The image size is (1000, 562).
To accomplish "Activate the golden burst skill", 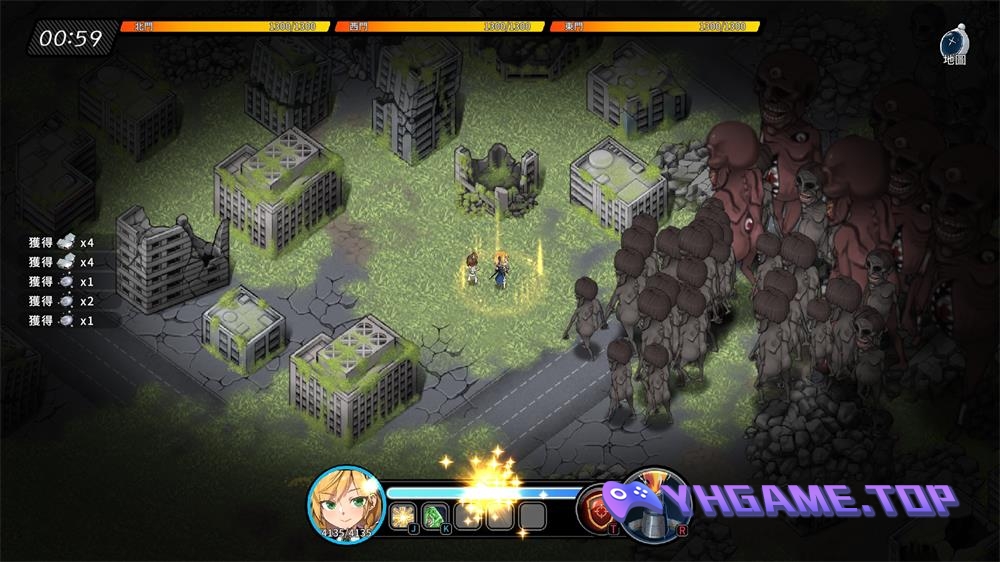I will [x=405, y=515].
